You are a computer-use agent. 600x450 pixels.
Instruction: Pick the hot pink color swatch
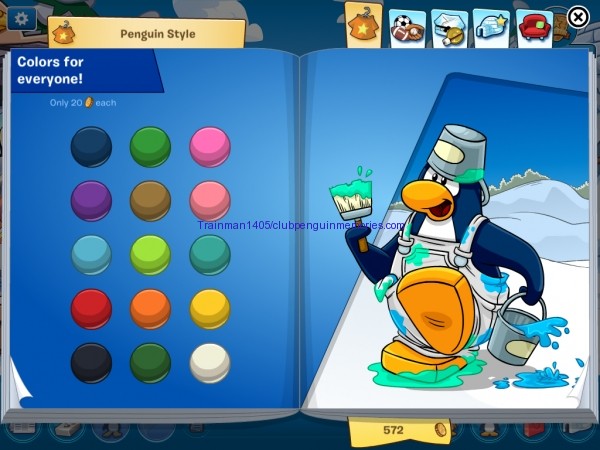209,146
